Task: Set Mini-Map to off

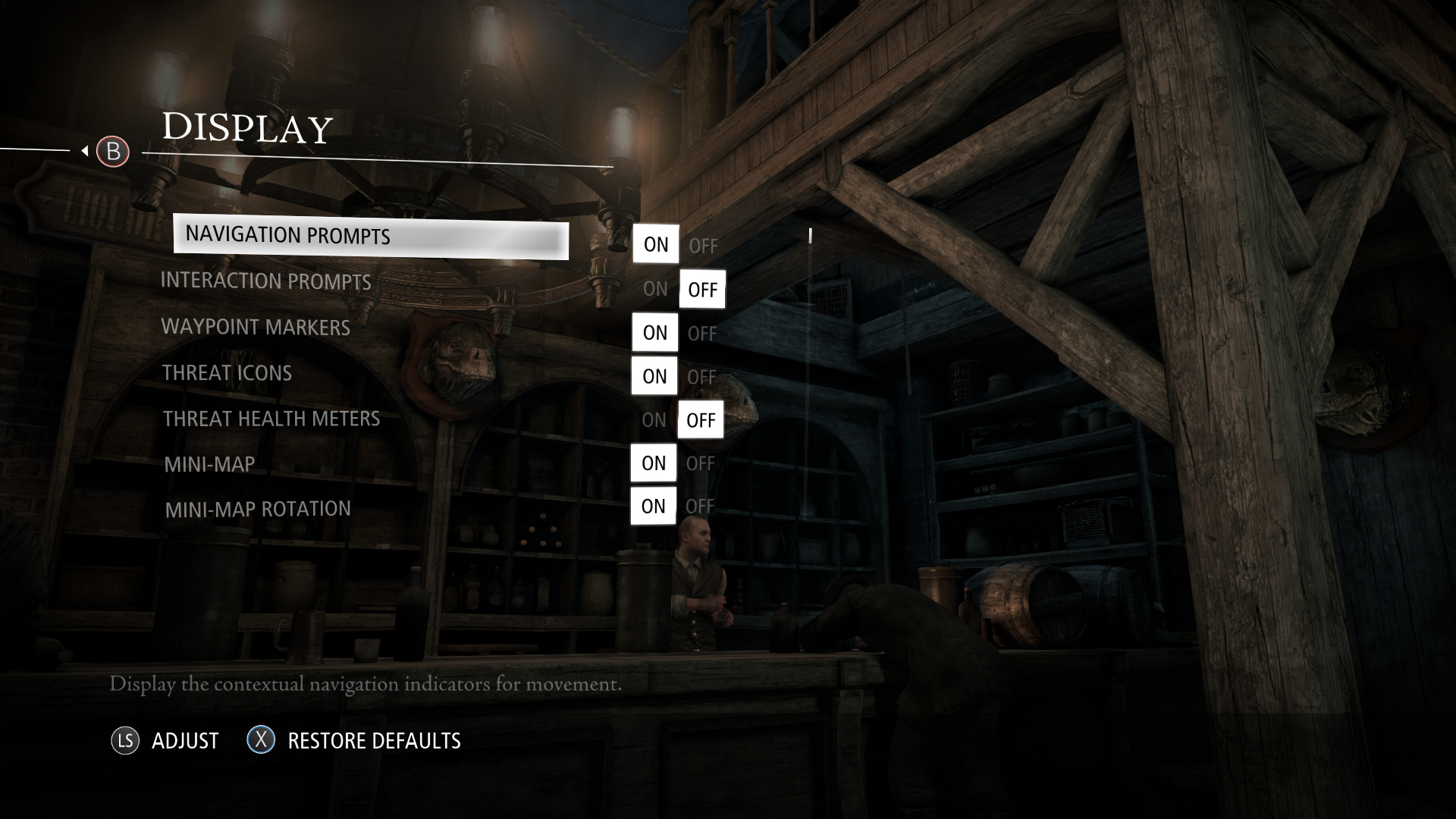Action: (701, 463)
